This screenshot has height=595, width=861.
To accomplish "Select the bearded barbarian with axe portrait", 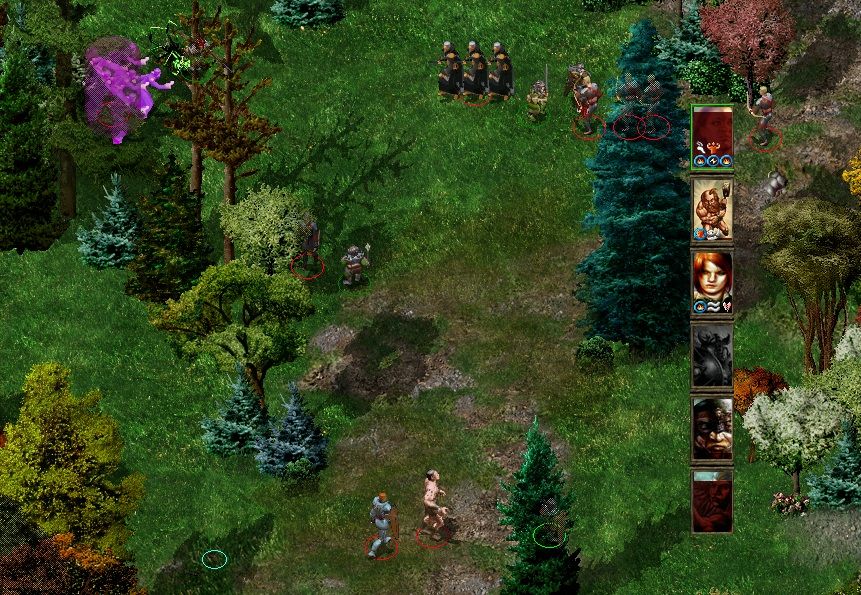I will [712, 208].
